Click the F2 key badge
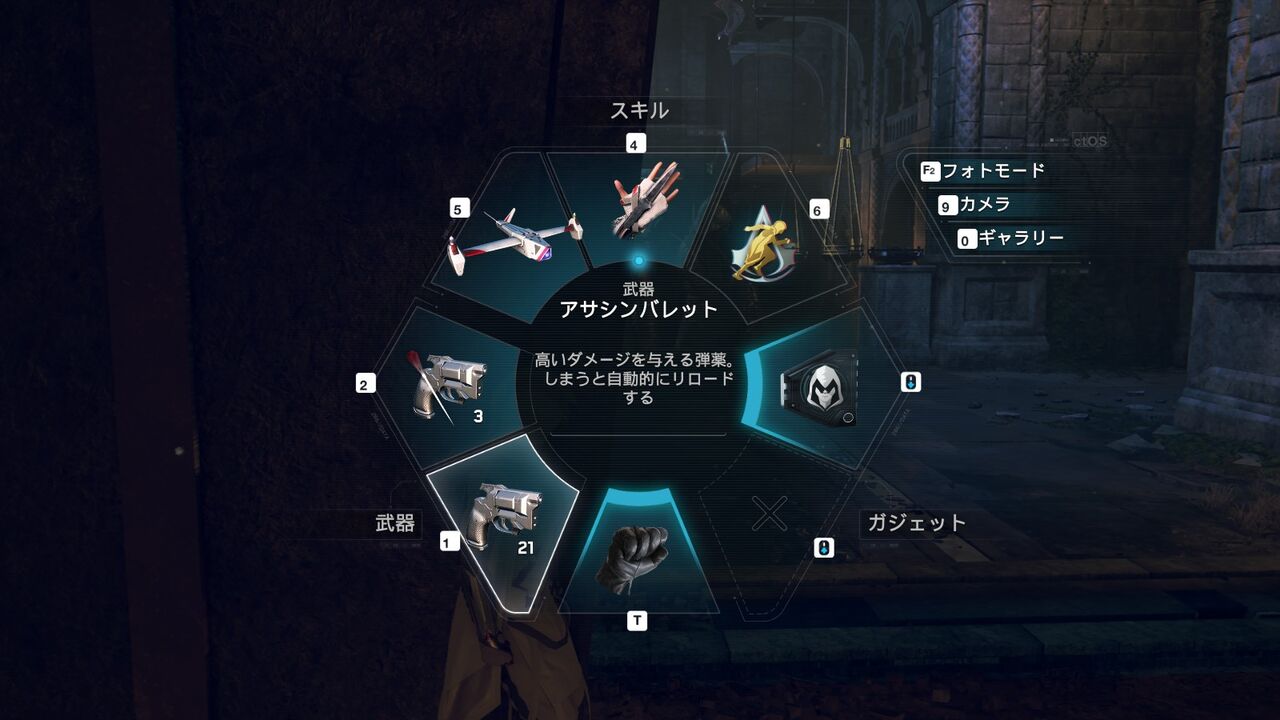The image size is (1280, 720). (932, 172)
